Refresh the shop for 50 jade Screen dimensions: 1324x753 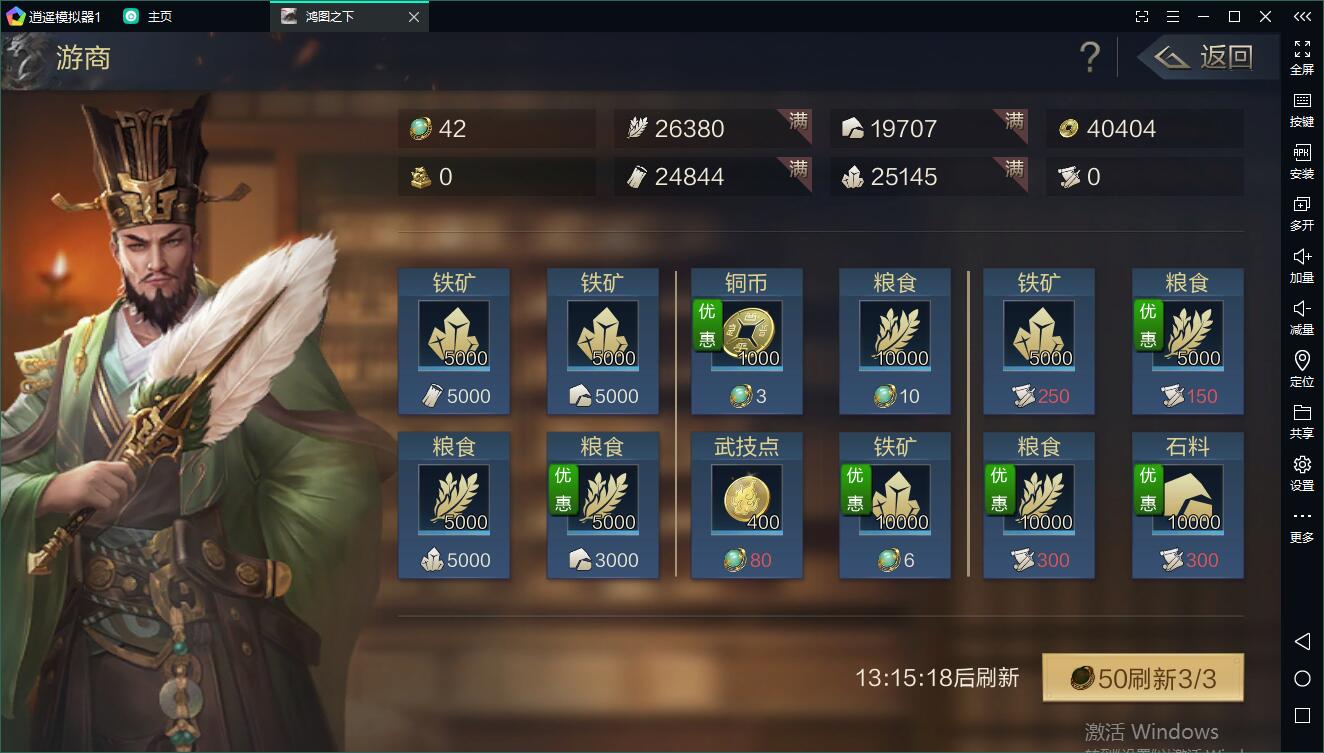(1142, 679)
